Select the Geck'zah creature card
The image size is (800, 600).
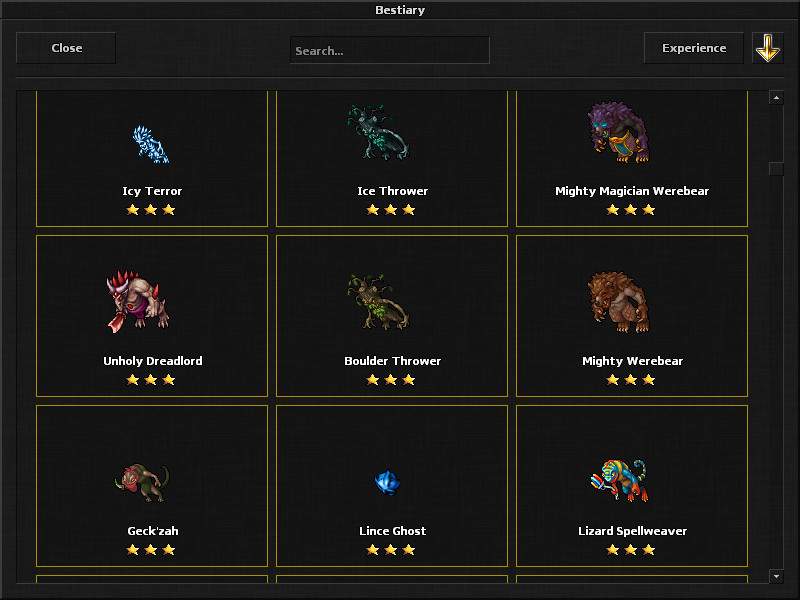(x=152, y=485)
